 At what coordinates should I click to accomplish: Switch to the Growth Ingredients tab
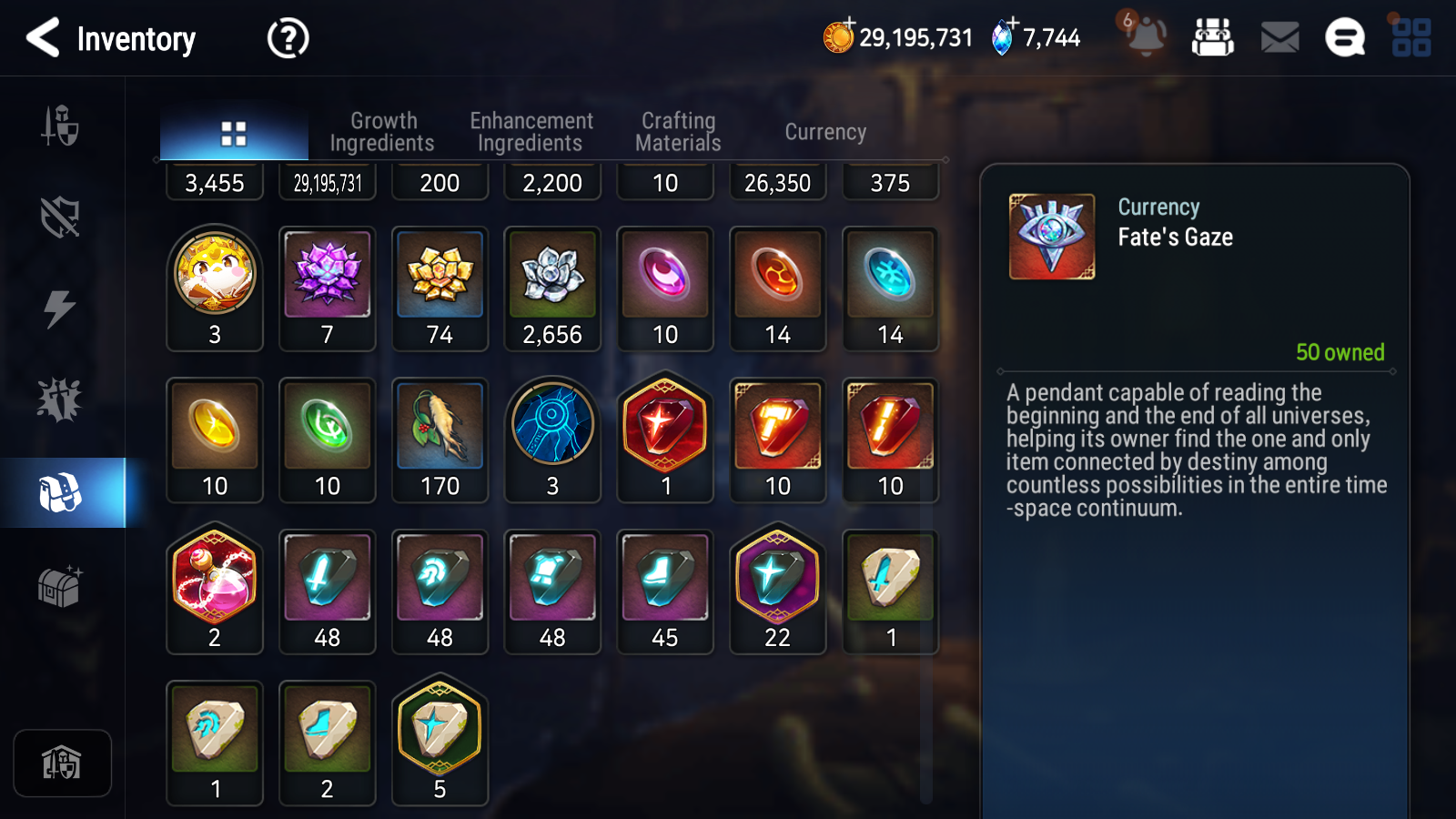[382, 132]
